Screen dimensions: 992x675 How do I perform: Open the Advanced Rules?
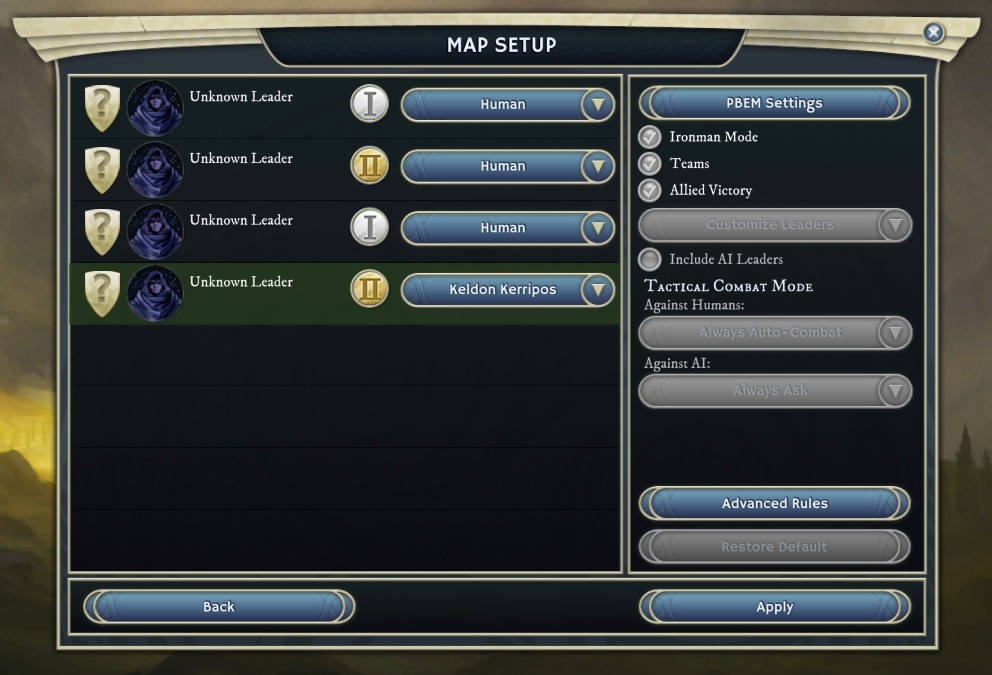pos(774,503)
